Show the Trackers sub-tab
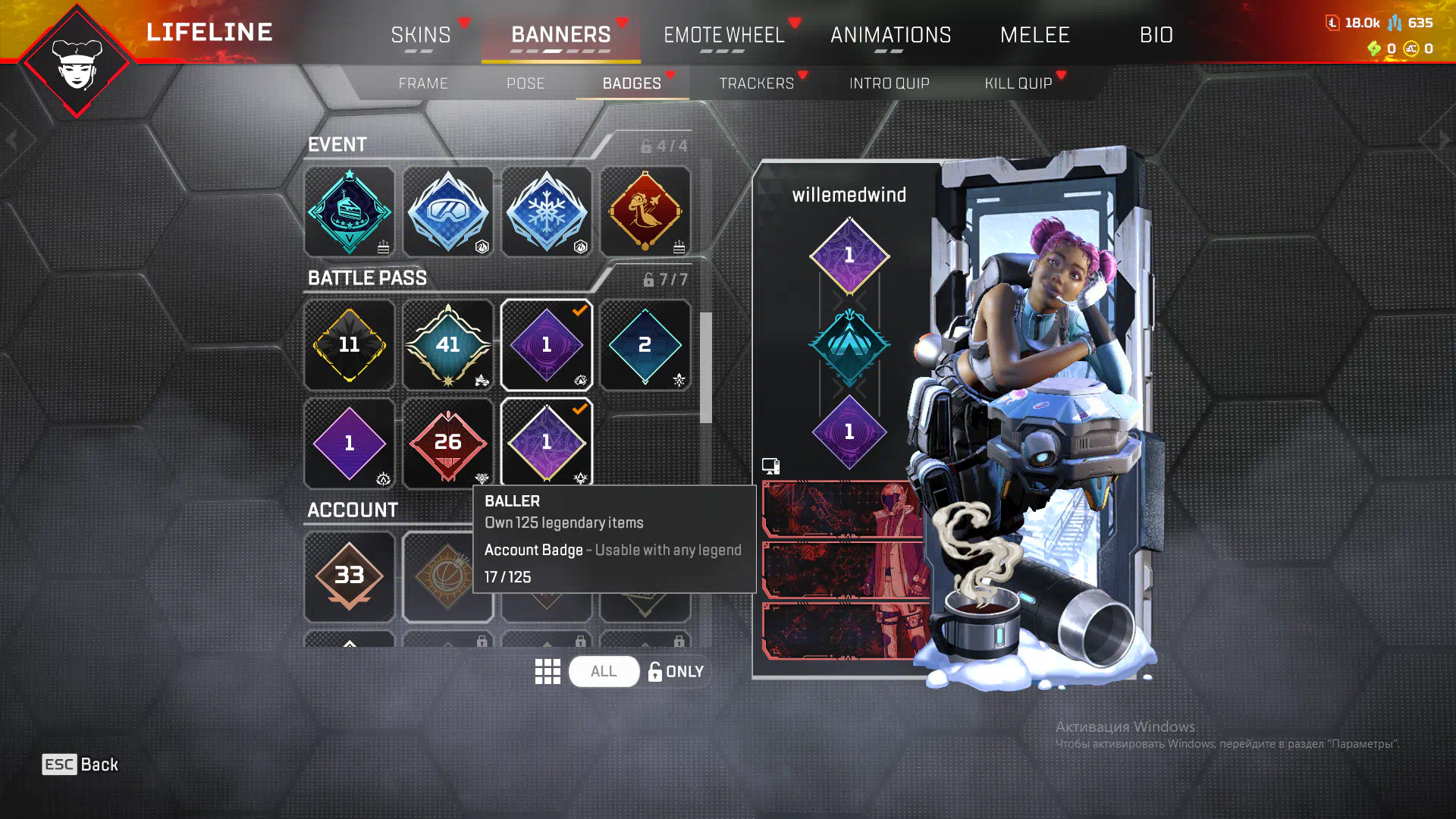The width and height of the screenshot is (1456, 819). click(756, 83)
